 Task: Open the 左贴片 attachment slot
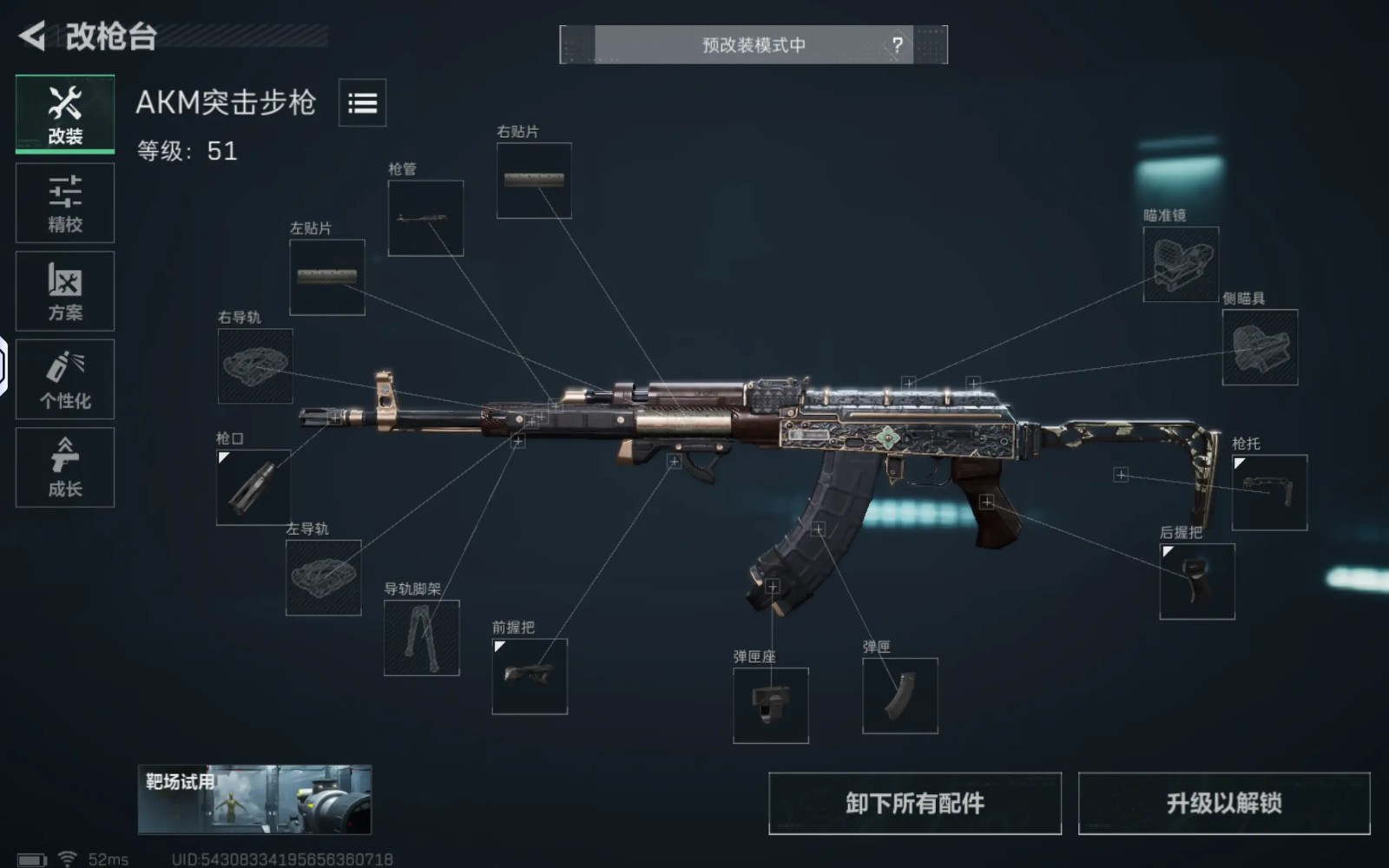[x=327, y=278]
